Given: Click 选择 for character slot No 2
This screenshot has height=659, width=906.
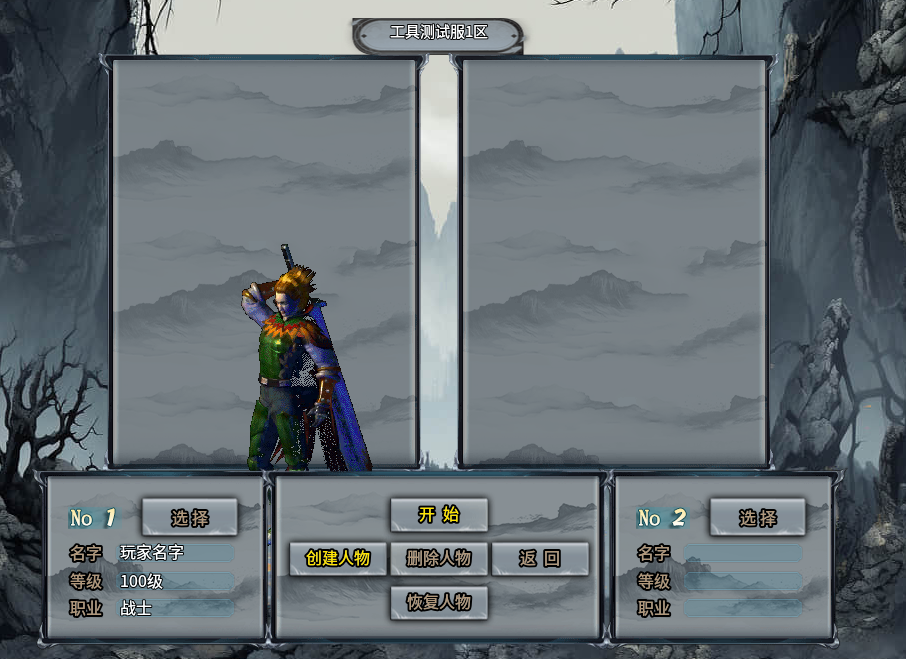Looking at the screenshot, I should (x=758, y=517).
